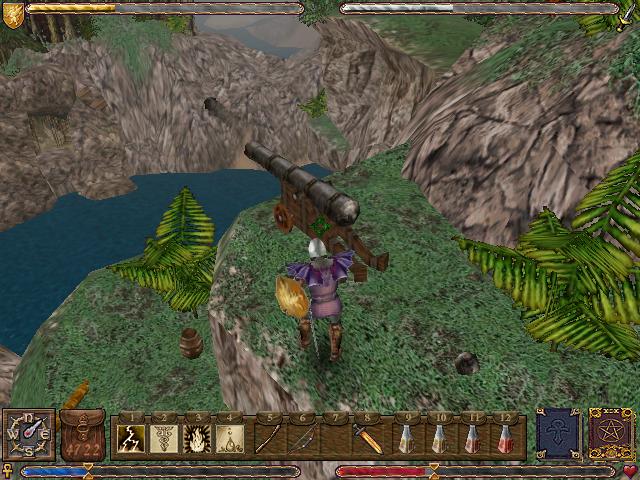Use the potion in slot 9
Viewport: 640px width, 480px height.
point(405,438)
